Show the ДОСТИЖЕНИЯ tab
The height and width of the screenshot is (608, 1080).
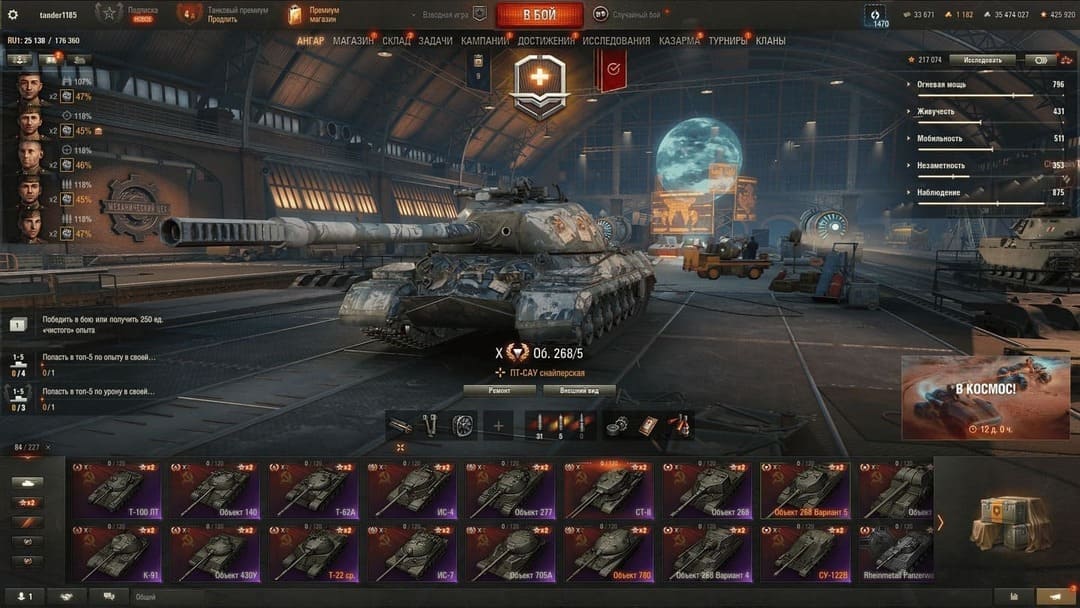pyautogui.click(x=546, y=41)
